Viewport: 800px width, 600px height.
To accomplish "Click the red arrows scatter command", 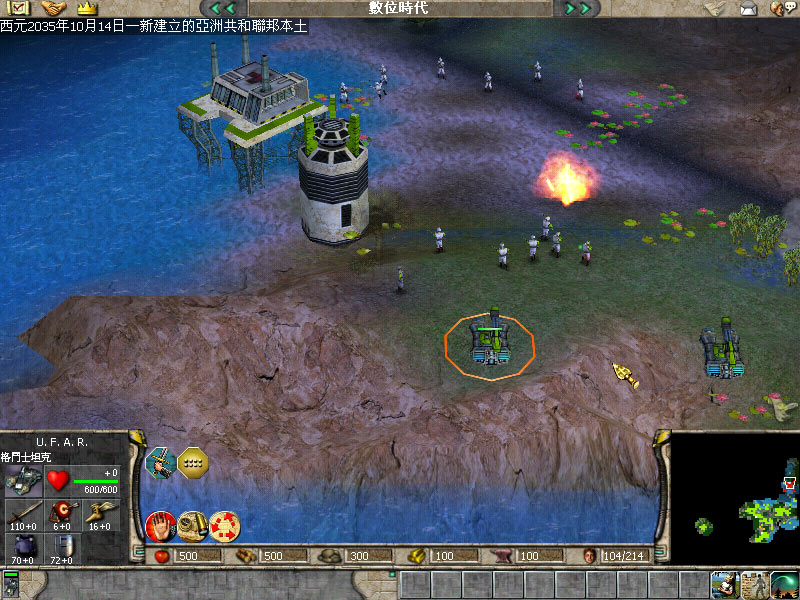I will tap(224, 525).
